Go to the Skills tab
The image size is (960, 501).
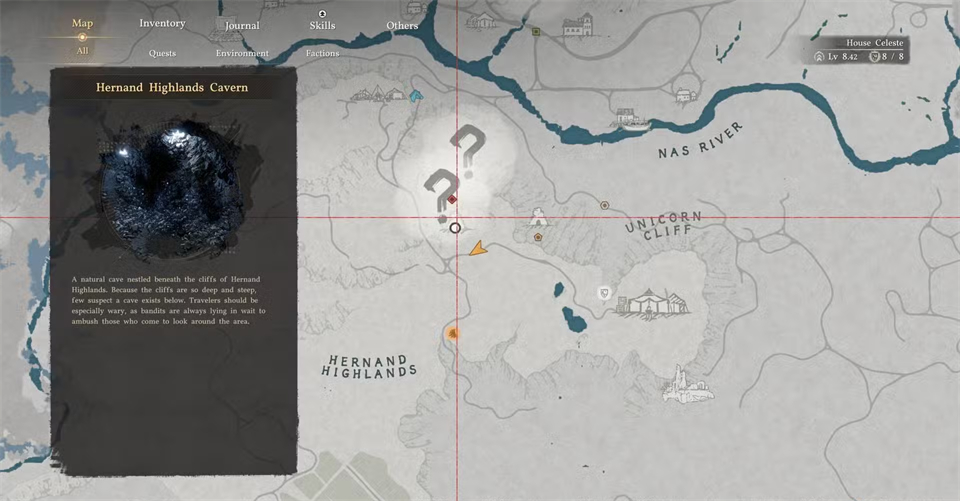click(x=322, y=25)
